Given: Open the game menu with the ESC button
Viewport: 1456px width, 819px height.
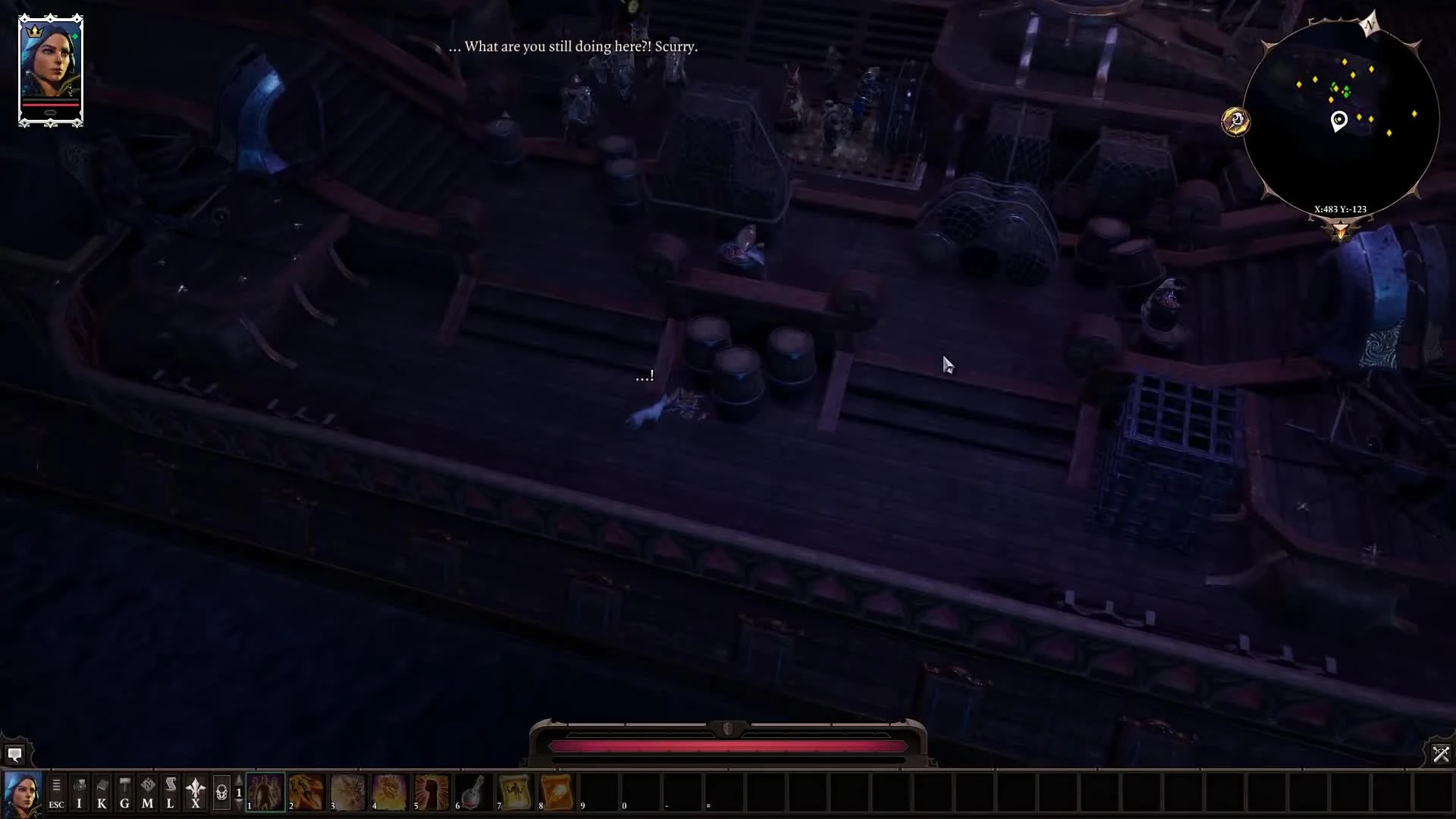Looking at the screenshot, I should tap(55, 793).
